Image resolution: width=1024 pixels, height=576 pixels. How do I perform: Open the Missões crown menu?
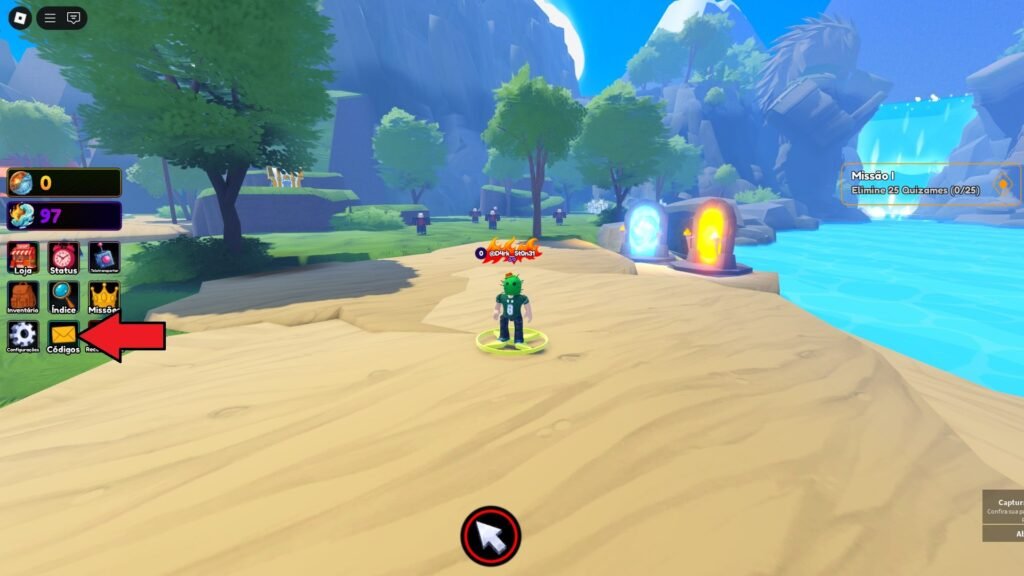coord(103,297)
